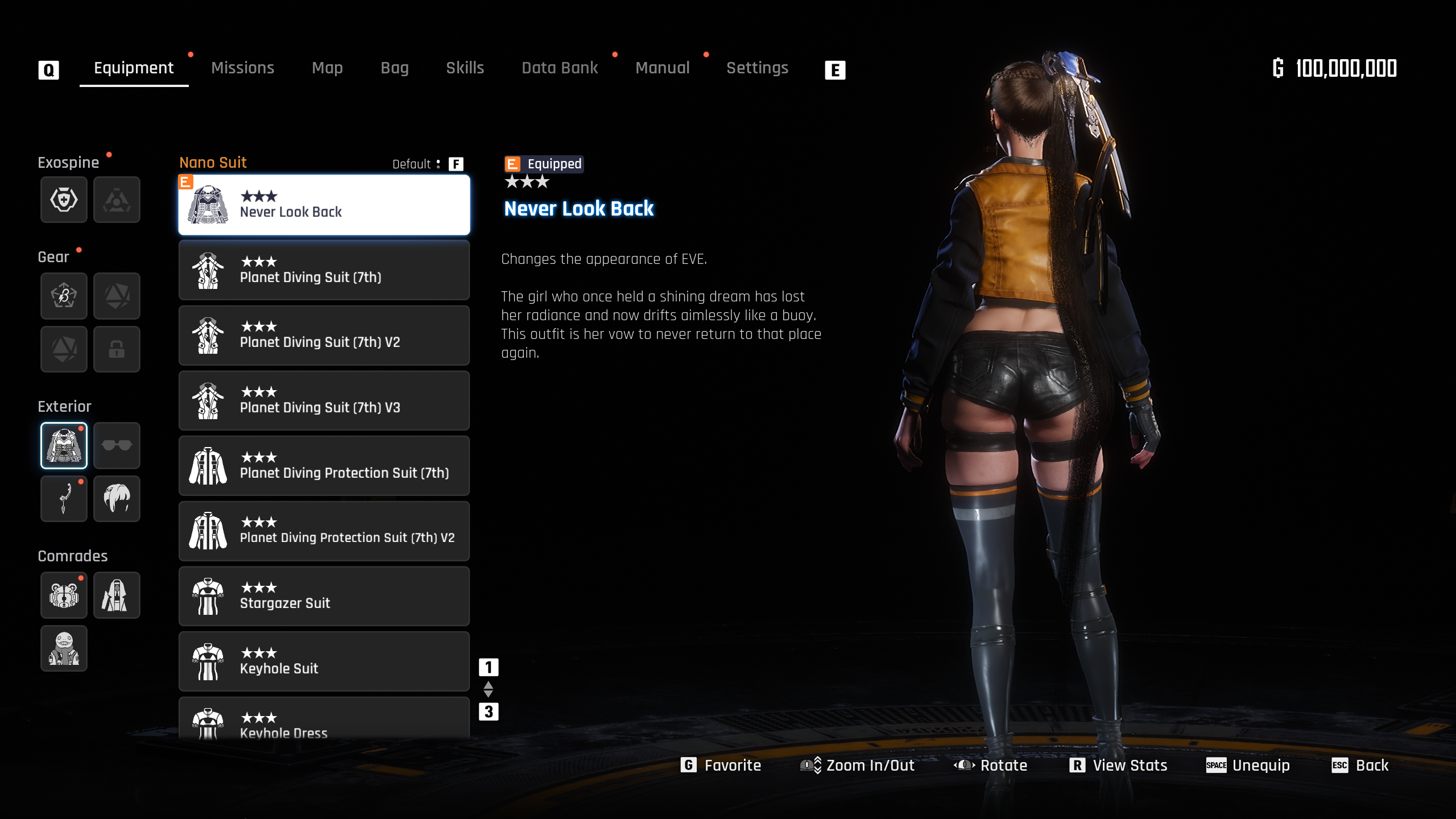This screenshot has width=1456, height=819.
Task: Choose the Stargazer Suit entry
Action: [324, 597]
